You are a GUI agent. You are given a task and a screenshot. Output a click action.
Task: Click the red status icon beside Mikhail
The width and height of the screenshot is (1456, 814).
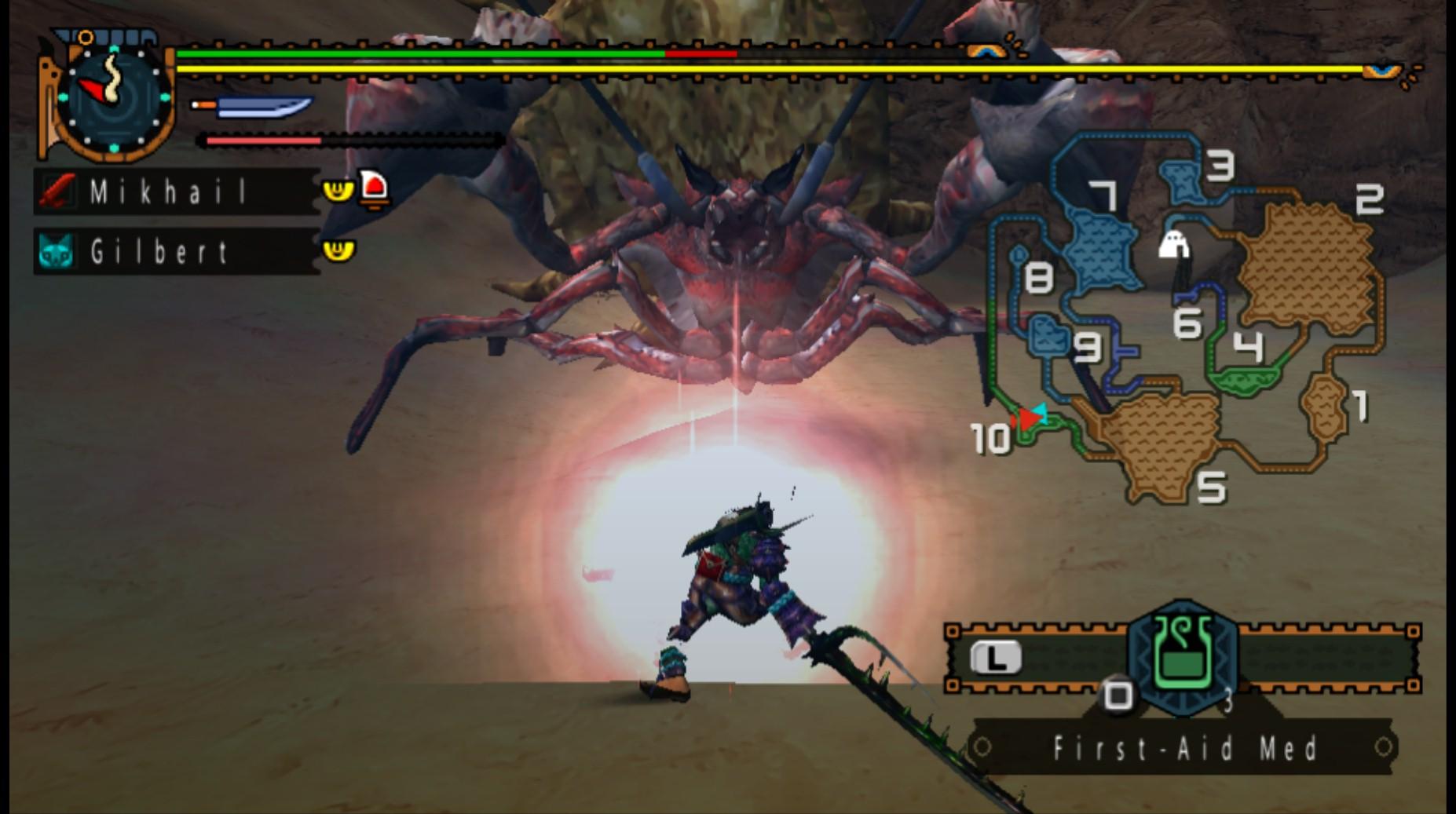click(374, 190)
